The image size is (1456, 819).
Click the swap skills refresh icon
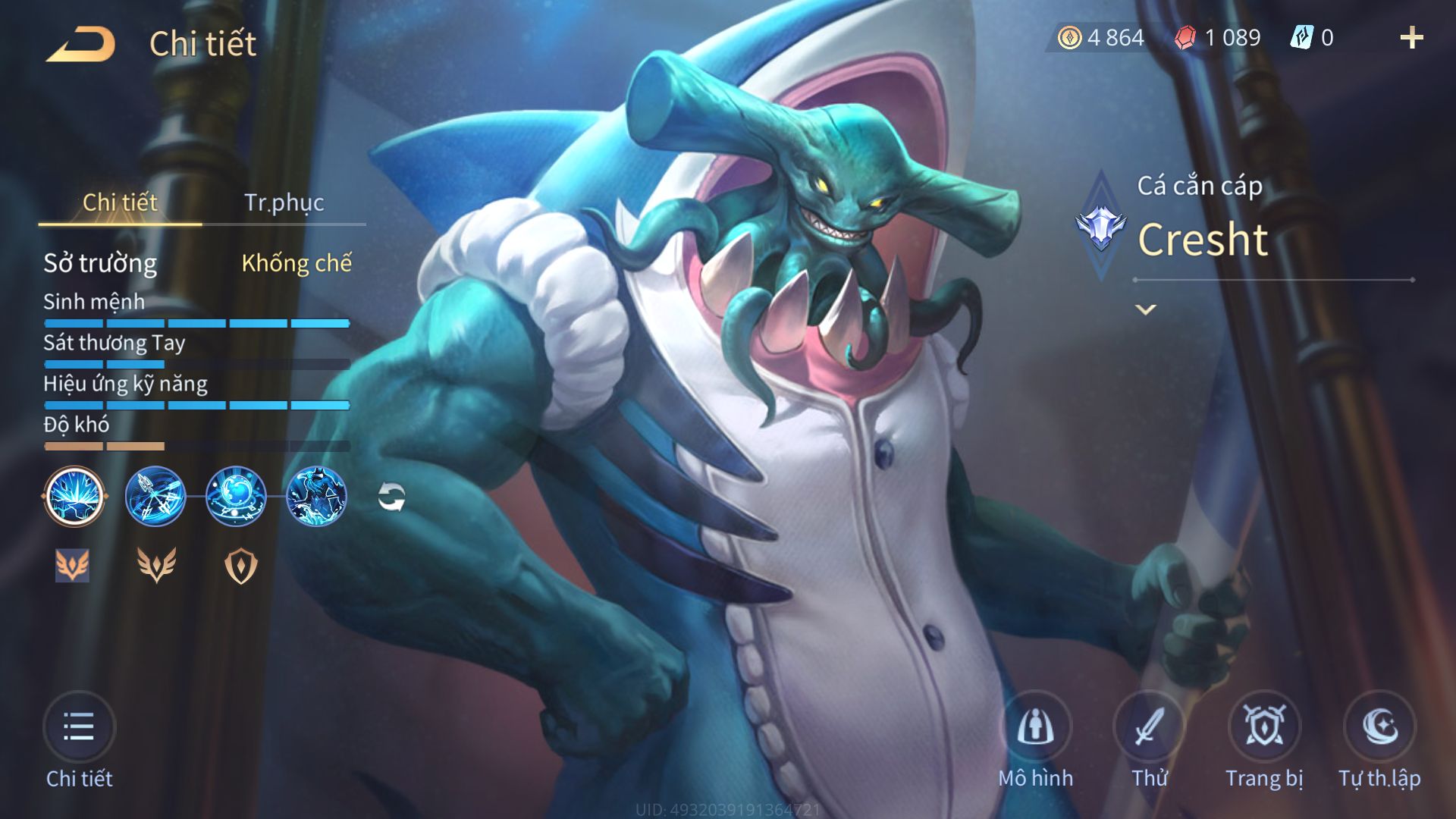click(391, 497)
